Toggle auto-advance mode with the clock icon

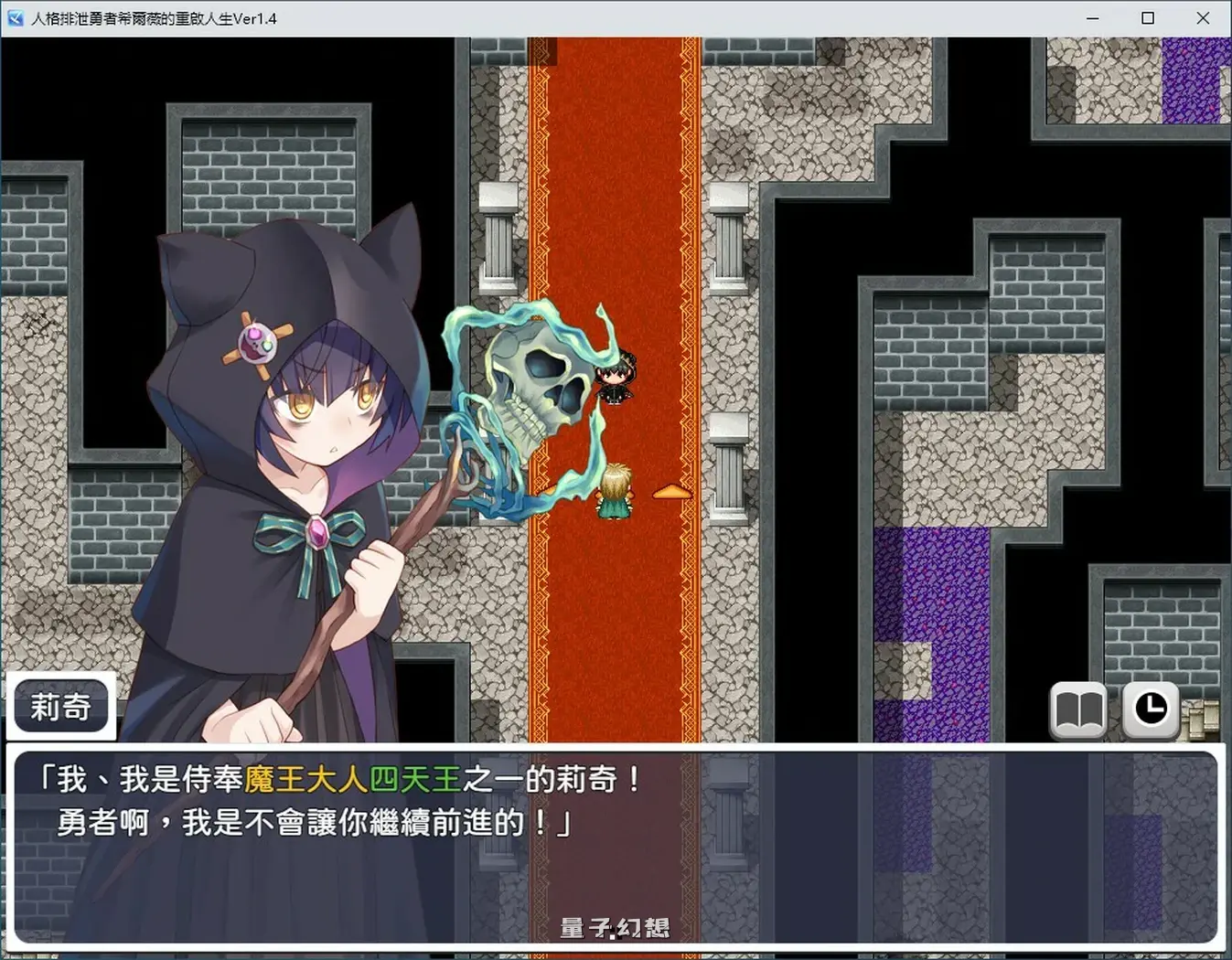pyautogui.click(x=1151, y=708)
